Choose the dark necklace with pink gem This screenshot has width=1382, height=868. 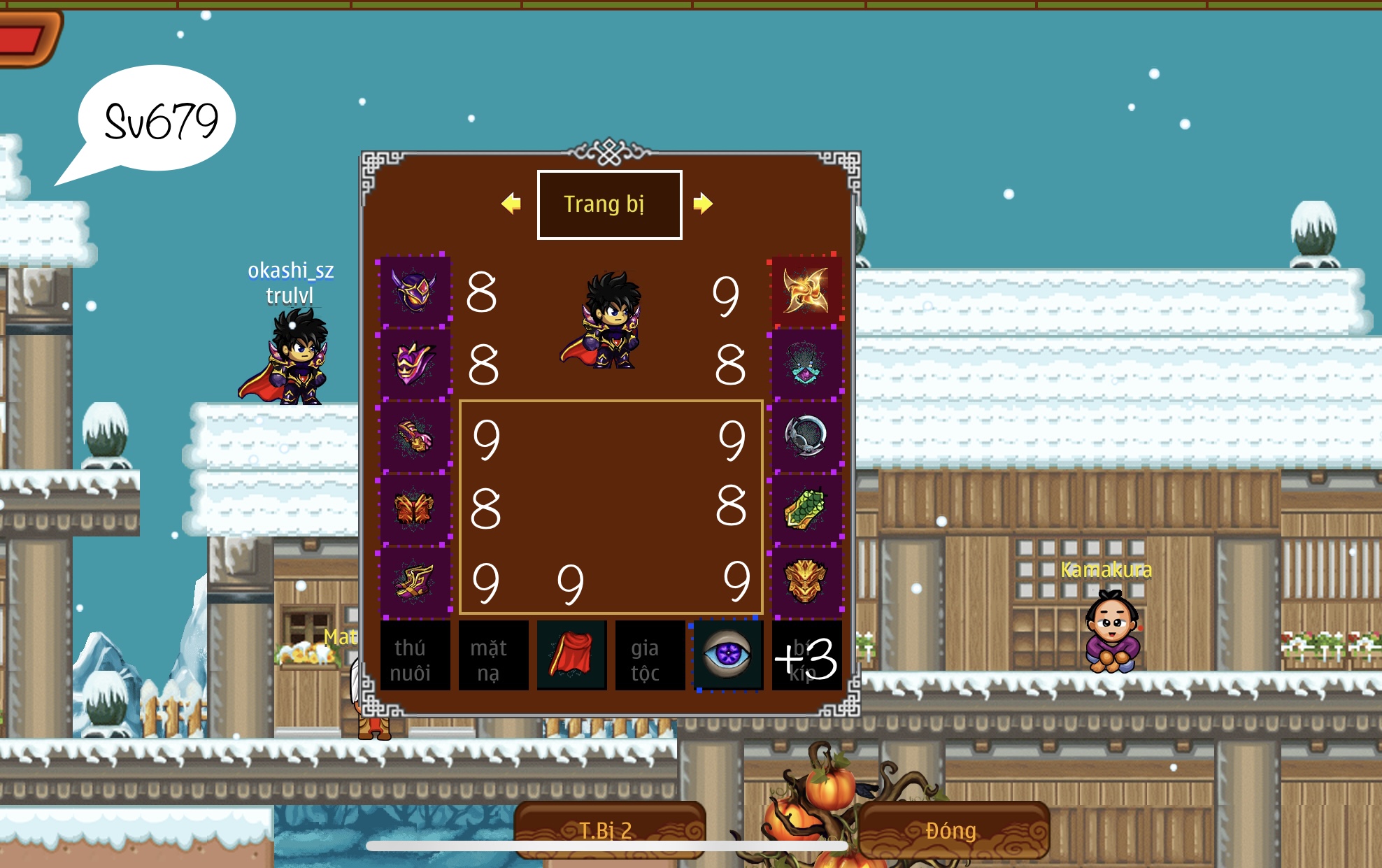[806, 364]
